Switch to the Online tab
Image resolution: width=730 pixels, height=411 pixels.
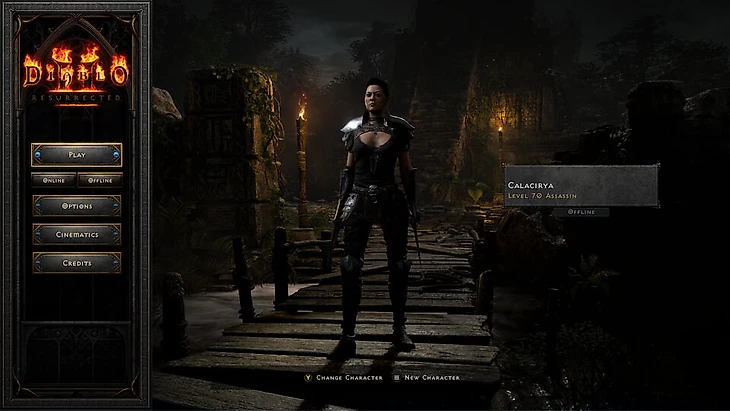54,180
